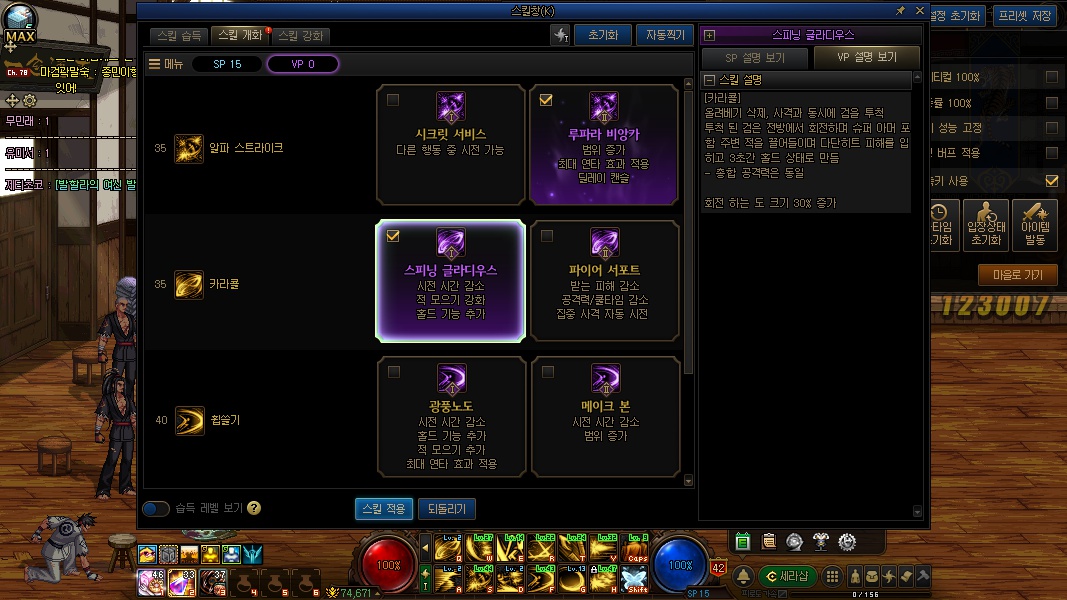Image resolution: width=1067 pixels, height=600 pixels.
Task: Select the 메이크 본 skill card
Action: 603,416
